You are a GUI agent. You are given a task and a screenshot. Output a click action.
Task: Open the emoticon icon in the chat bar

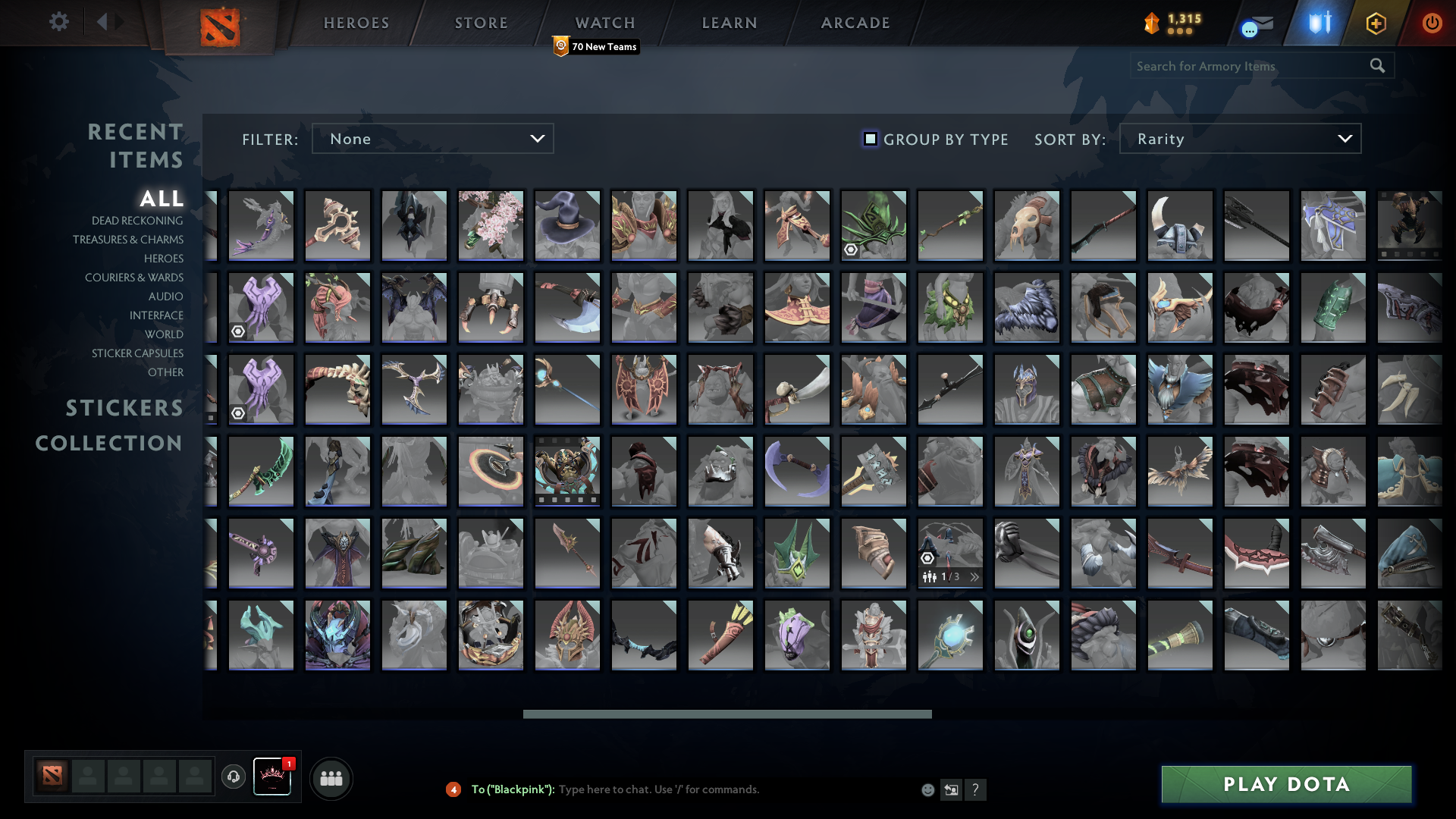click(x=928, y=789)
